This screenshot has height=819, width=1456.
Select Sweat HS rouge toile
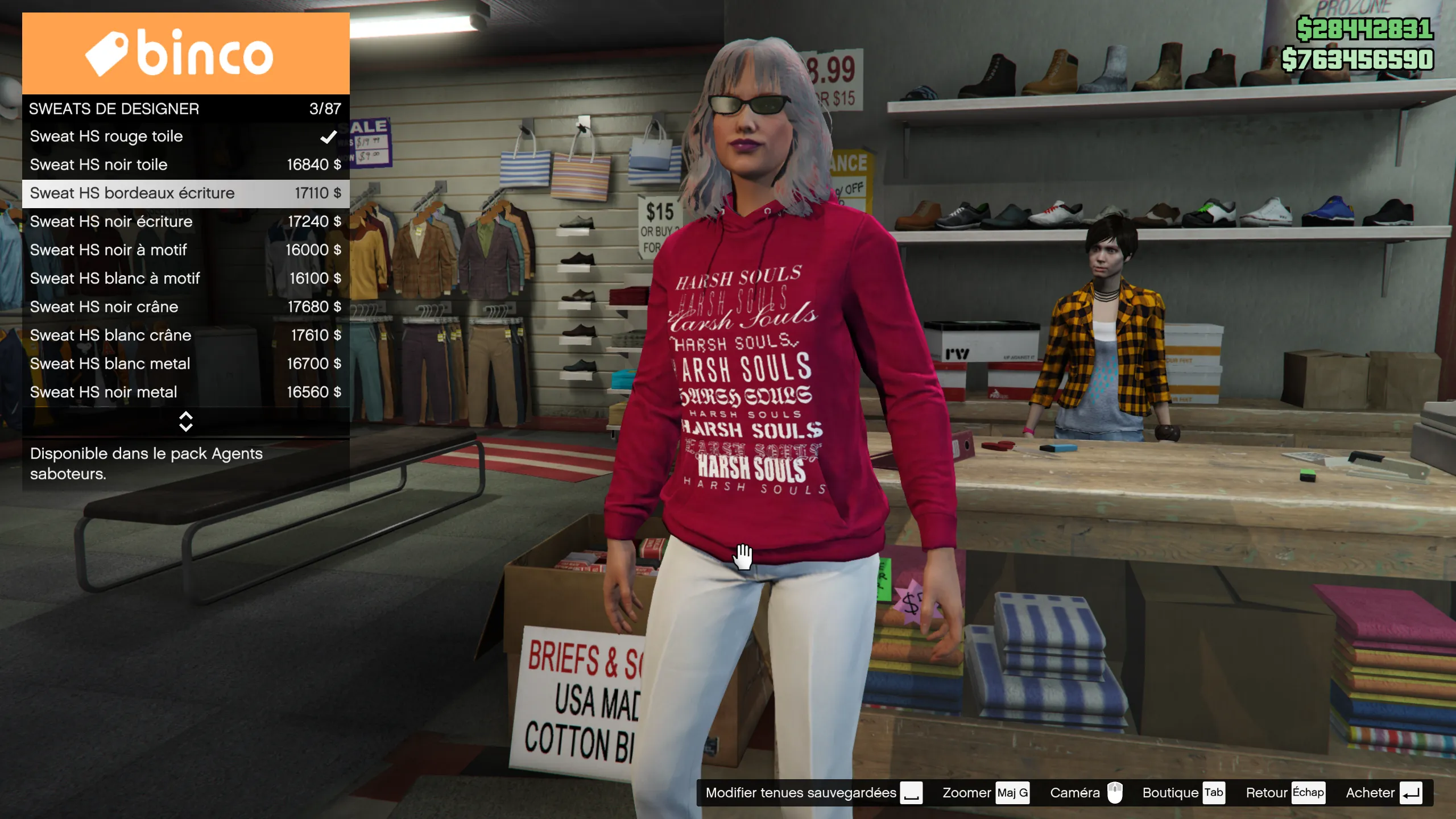(x=185, y=136)
